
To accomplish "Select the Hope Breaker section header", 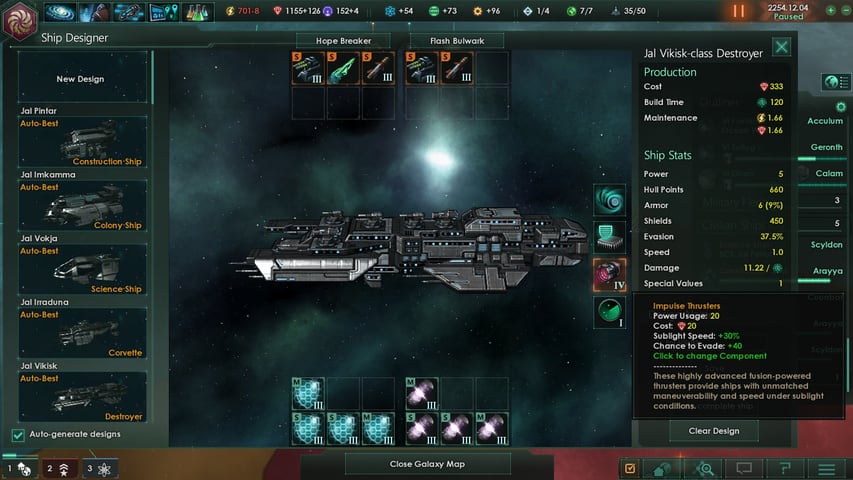I will tap(342, 41).
